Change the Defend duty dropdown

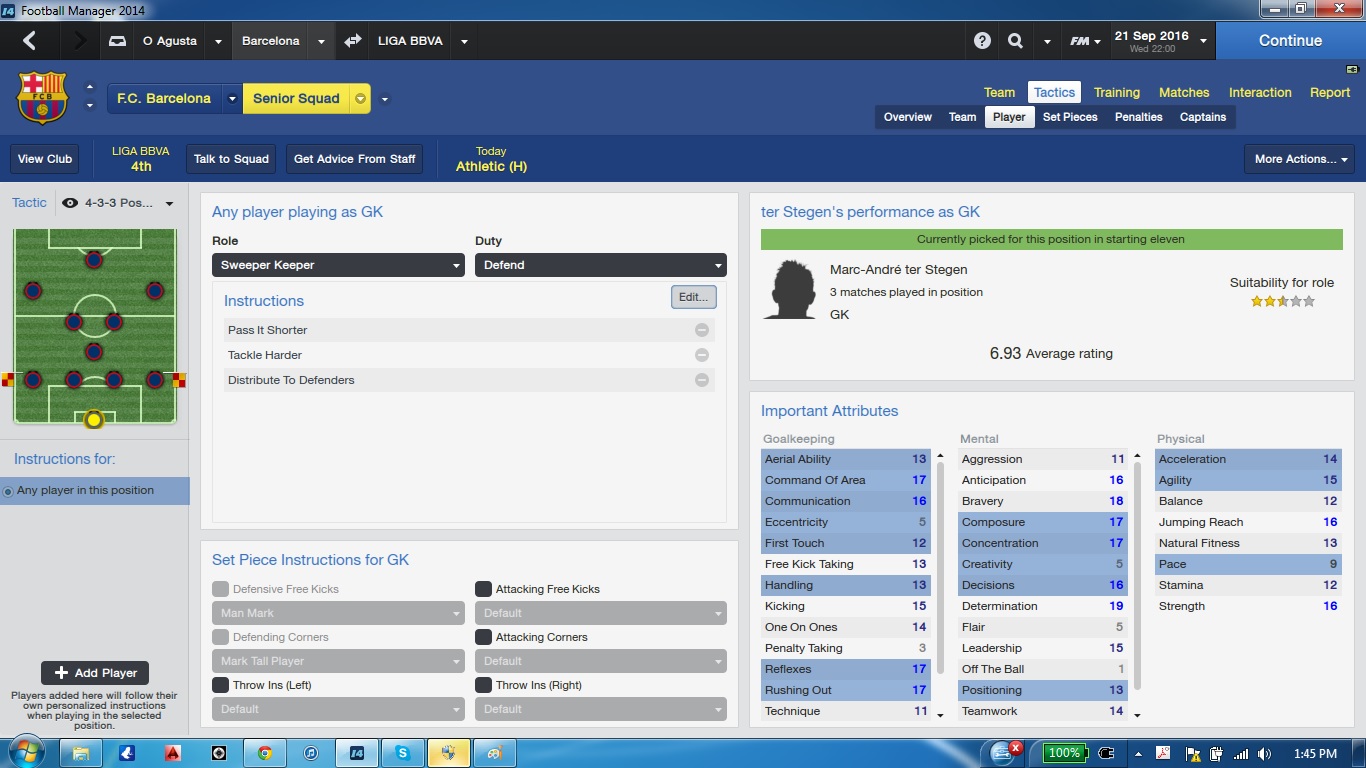600,265
